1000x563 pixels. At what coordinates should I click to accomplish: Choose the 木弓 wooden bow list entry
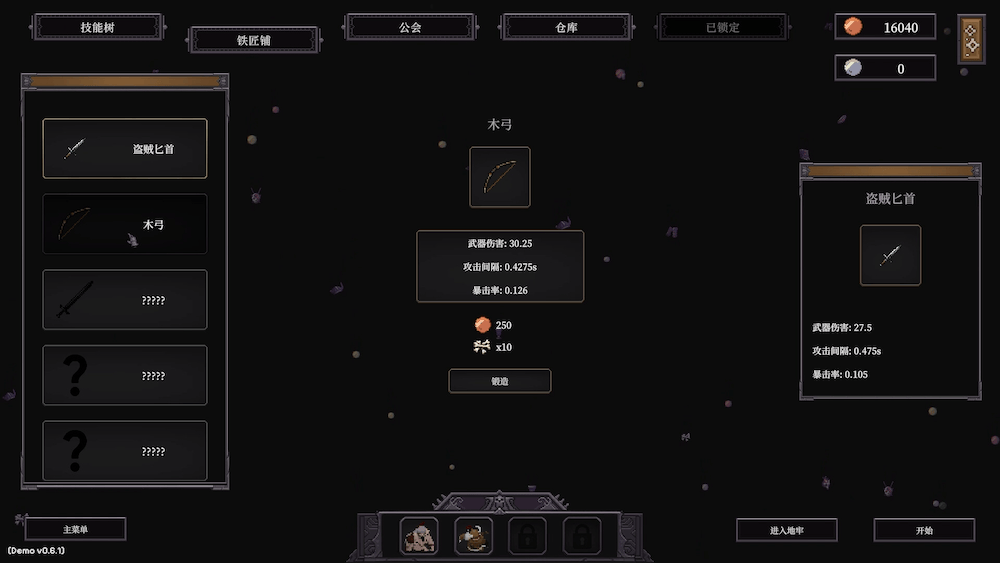(125, 224)
